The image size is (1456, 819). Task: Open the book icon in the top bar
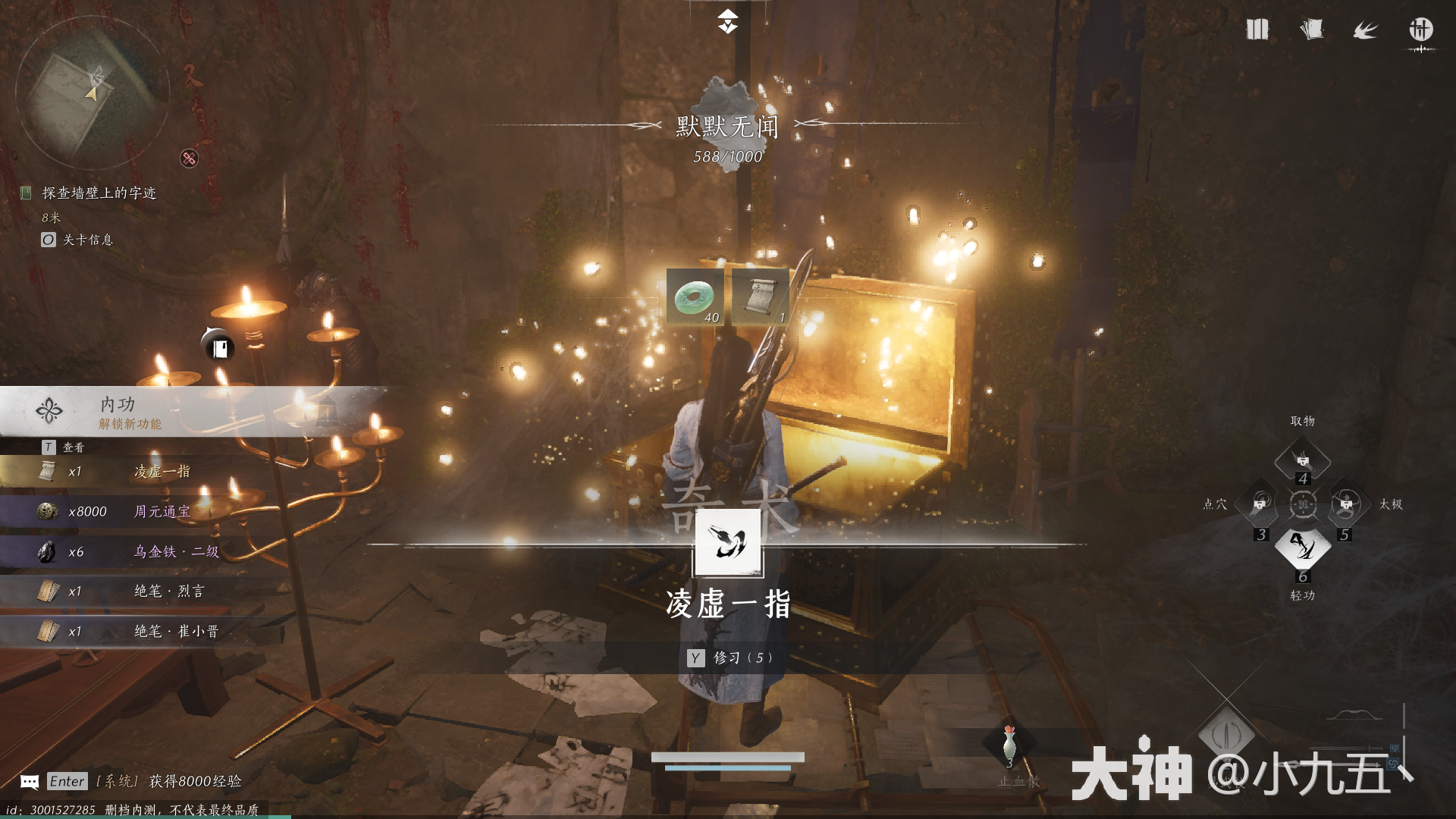coord(1257,30)
